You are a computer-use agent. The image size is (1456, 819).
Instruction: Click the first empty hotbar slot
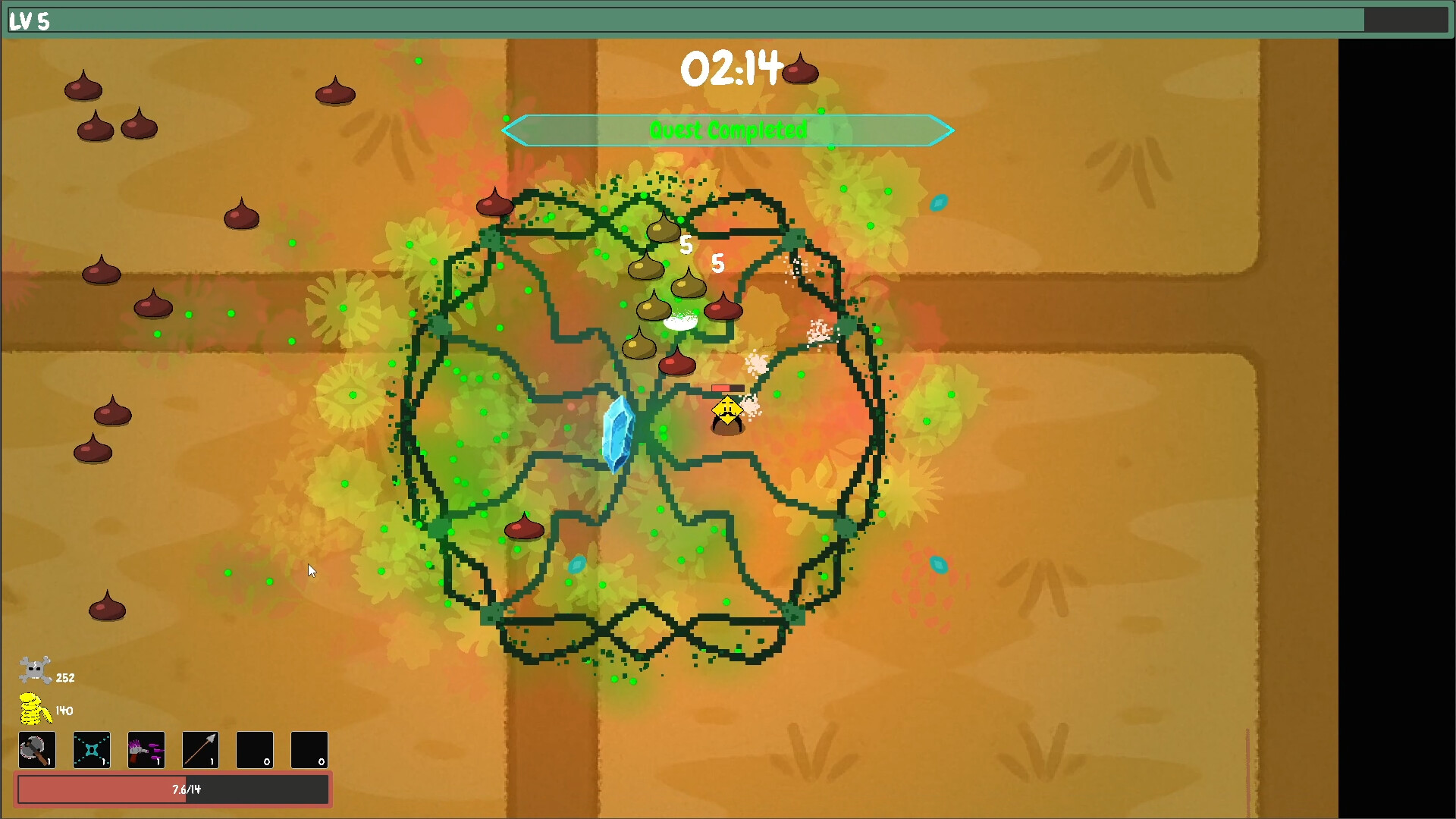point(255,750)
